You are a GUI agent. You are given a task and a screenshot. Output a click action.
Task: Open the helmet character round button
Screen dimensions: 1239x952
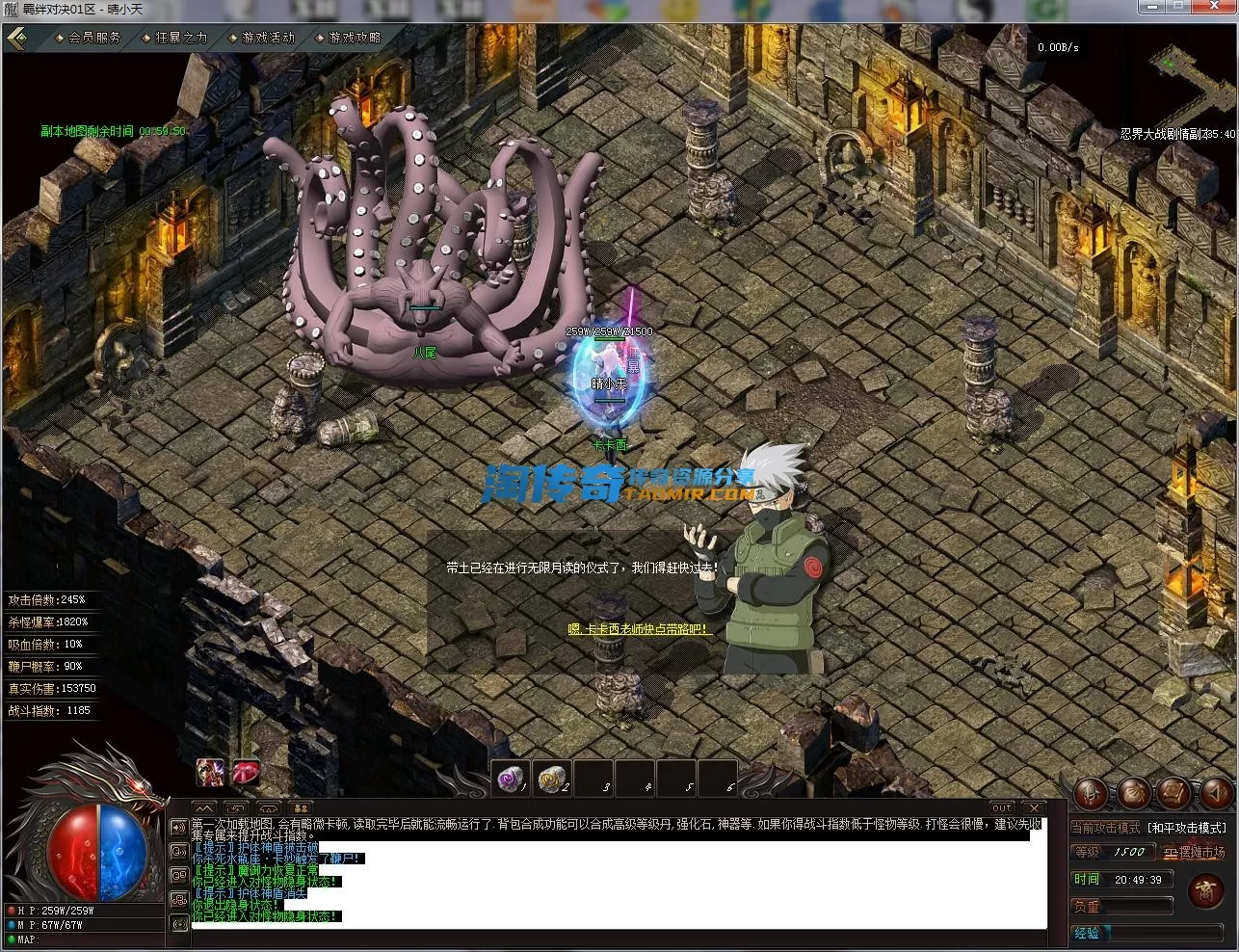click(x=1092, y=793)
